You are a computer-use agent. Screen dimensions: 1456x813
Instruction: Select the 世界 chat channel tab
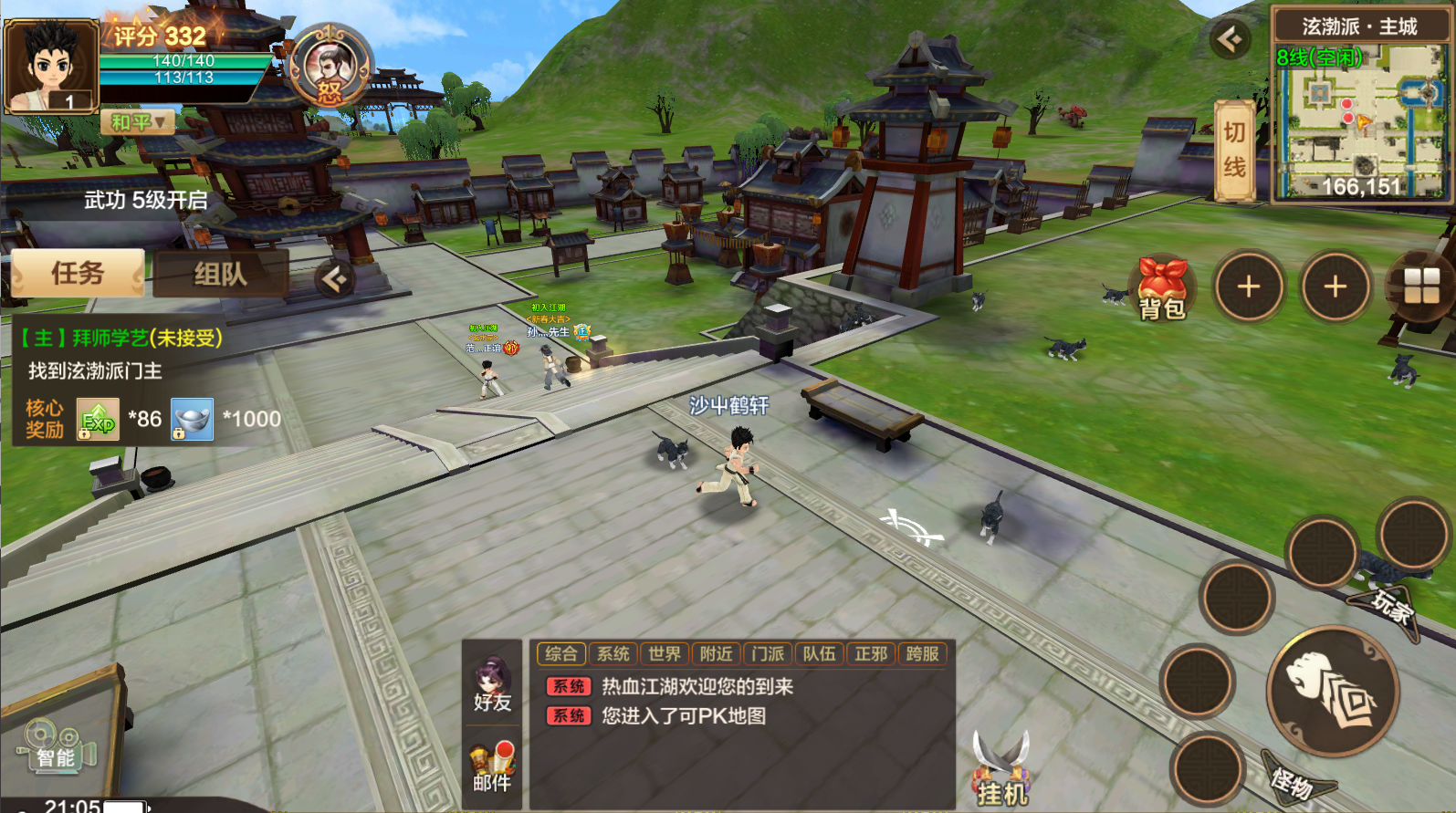664,653
